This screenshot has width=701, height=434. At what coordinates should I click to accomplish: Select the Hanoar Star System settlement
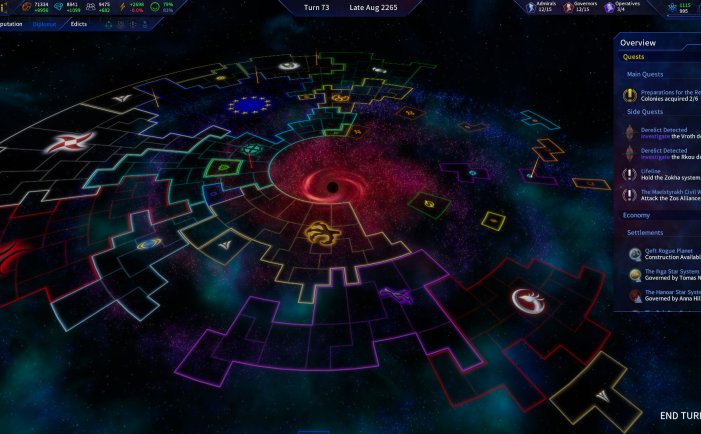tap(660, 296)
